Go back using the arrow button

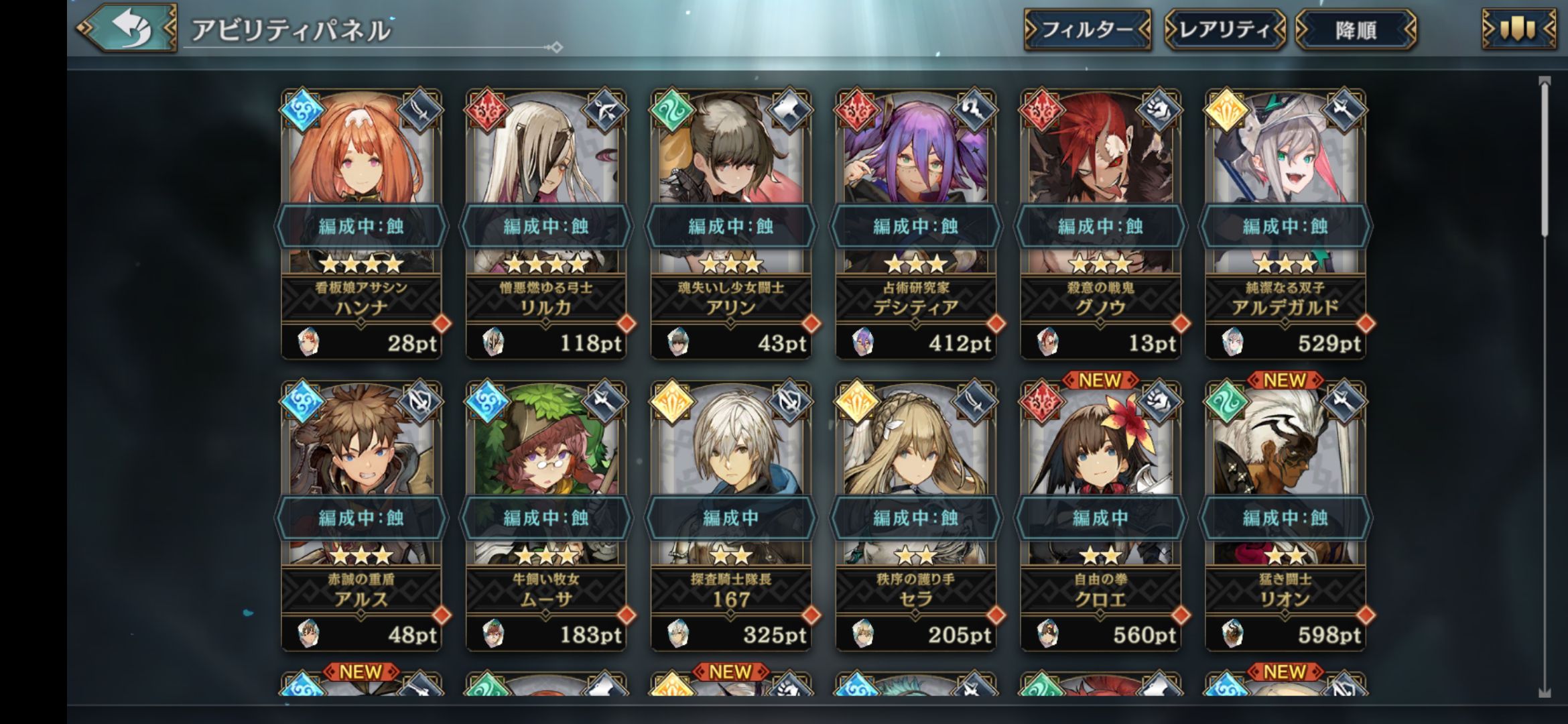point(127,28)
